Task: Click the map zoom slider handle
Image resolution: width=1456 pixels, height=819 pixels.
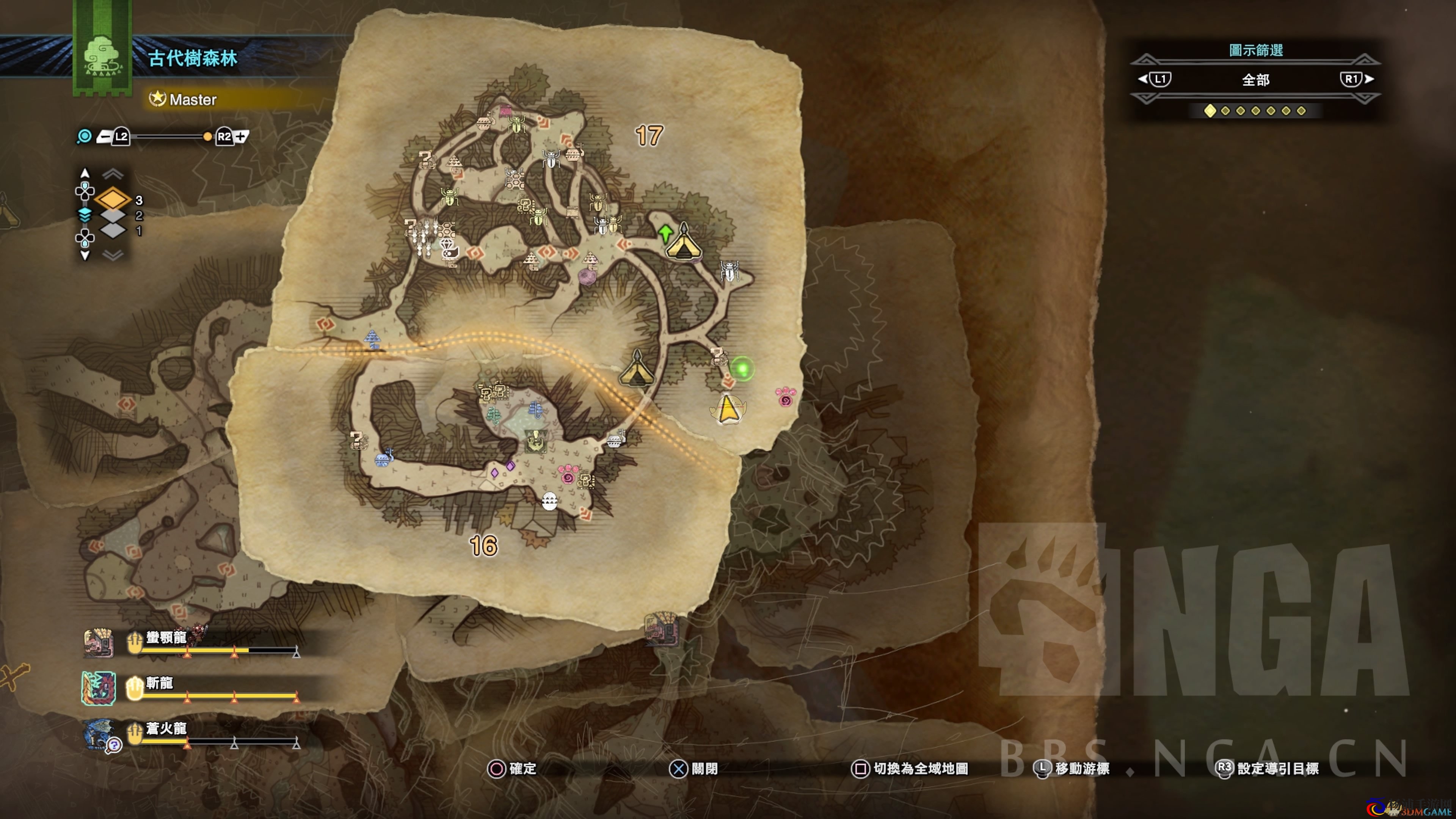Action: click(x=207, y=137)
